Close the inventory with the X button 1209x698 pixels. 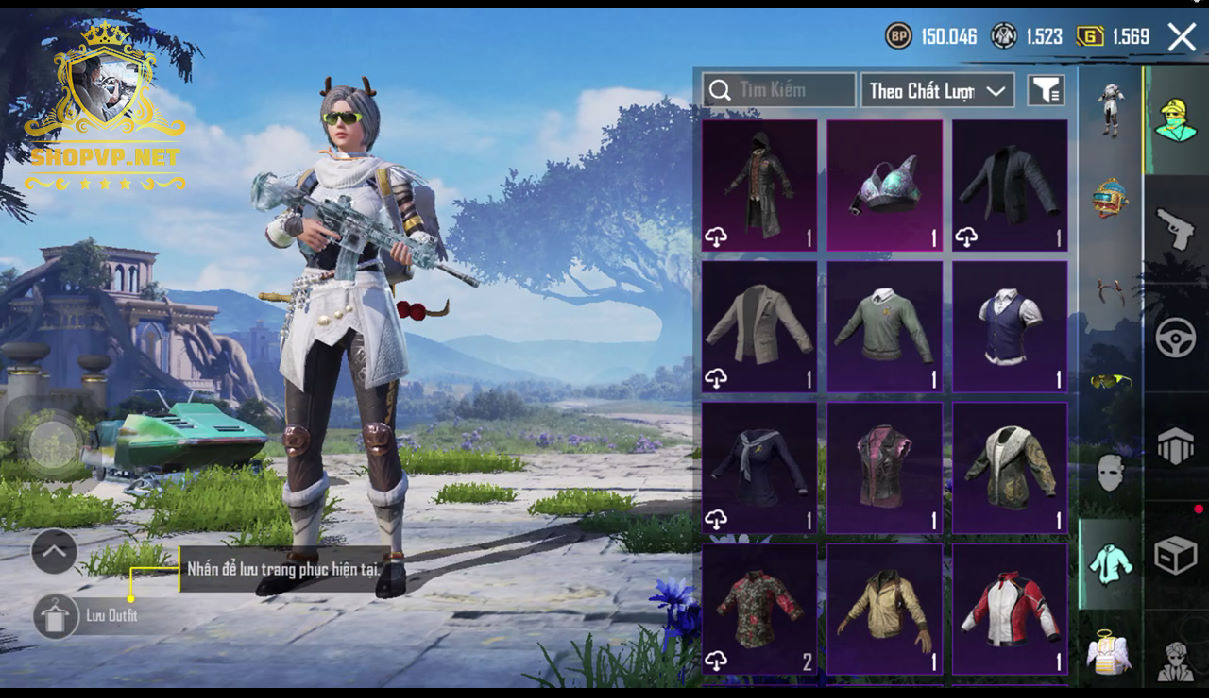1181,37
